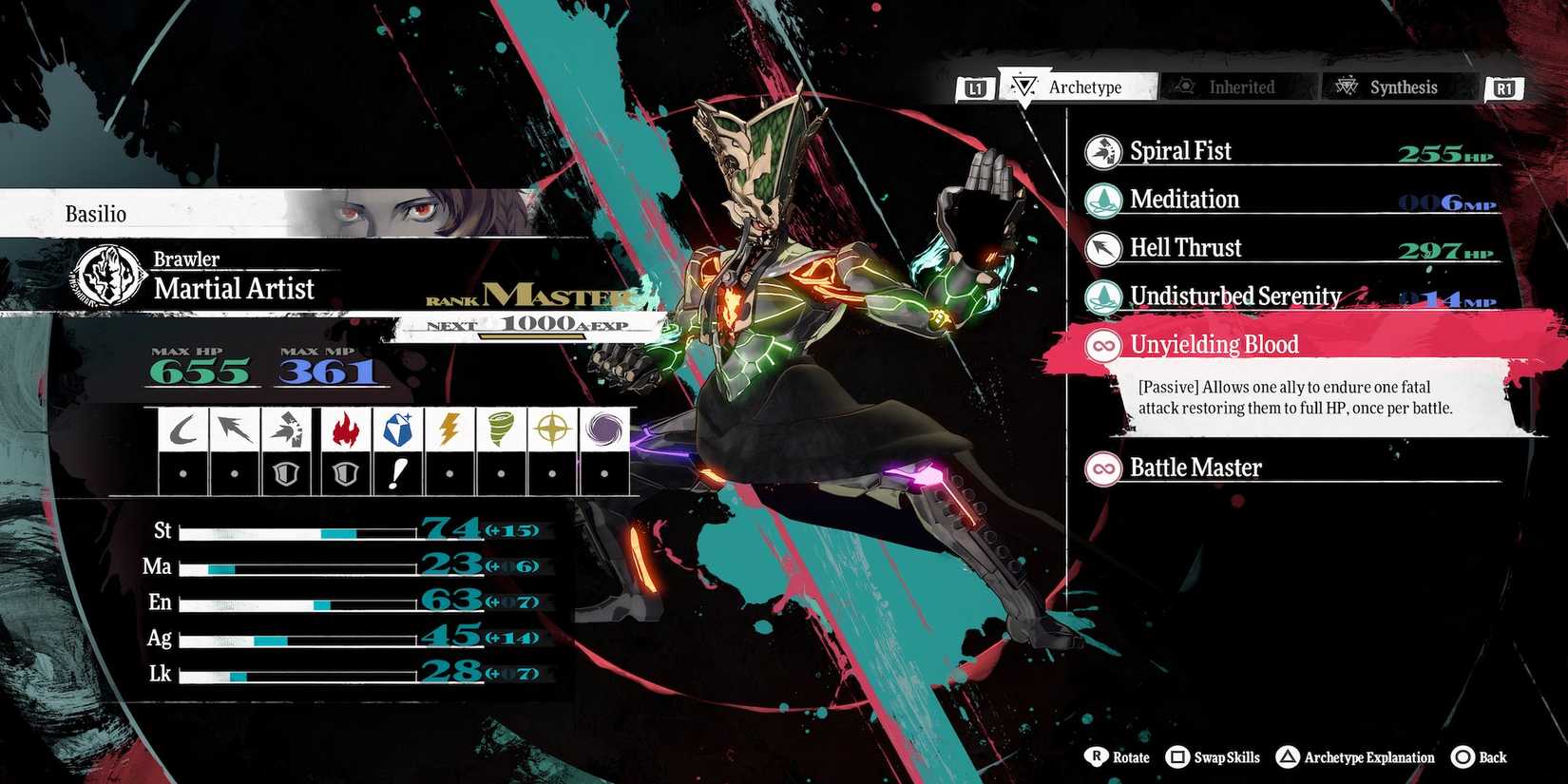Screen dimensions: 1568x784
Task: Click the light affinity compass icon
Action: pyautogui.click(x=553, y=429)
